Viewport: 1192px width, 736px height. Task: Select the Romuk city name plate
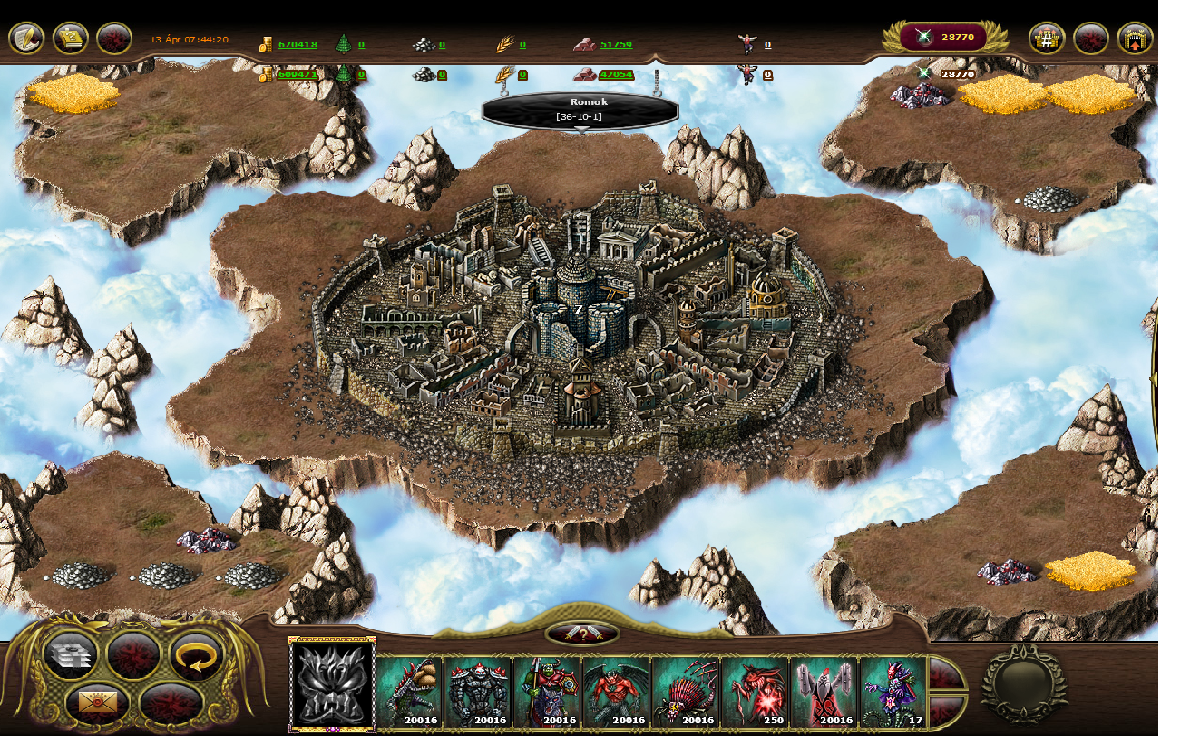[x=580, y=109]
